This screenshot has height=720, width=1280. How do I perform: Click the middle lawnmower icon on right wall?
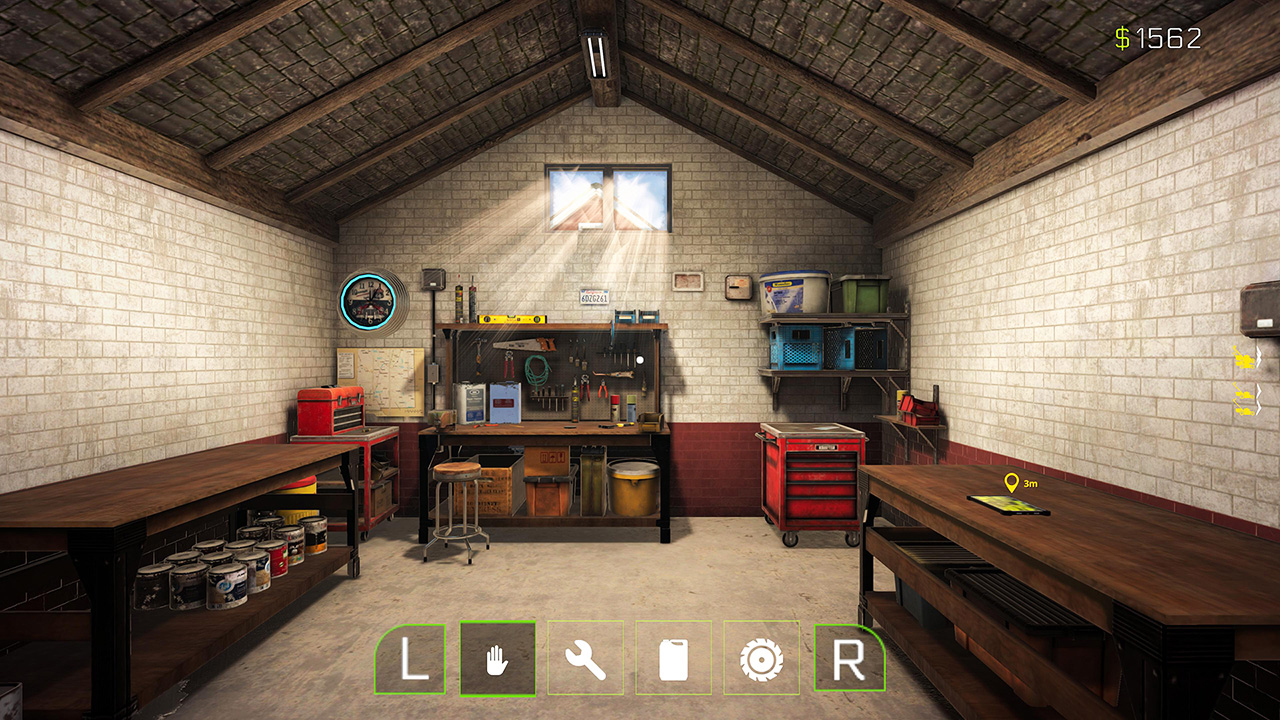click(x=1244, y=394)
